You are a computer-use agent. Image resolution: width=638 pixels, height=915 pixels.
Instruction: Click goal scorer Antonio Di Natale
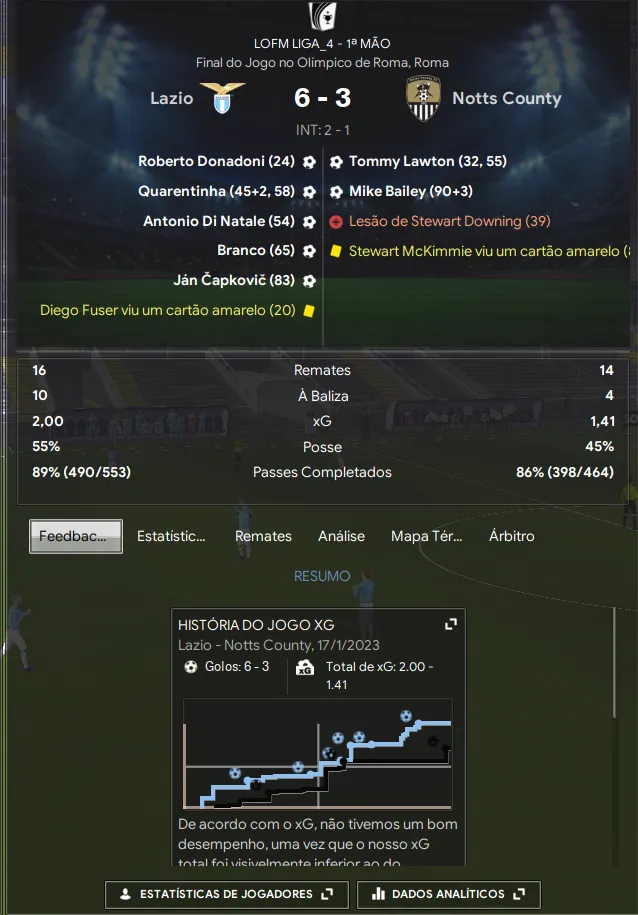click(x=218, y=221)
